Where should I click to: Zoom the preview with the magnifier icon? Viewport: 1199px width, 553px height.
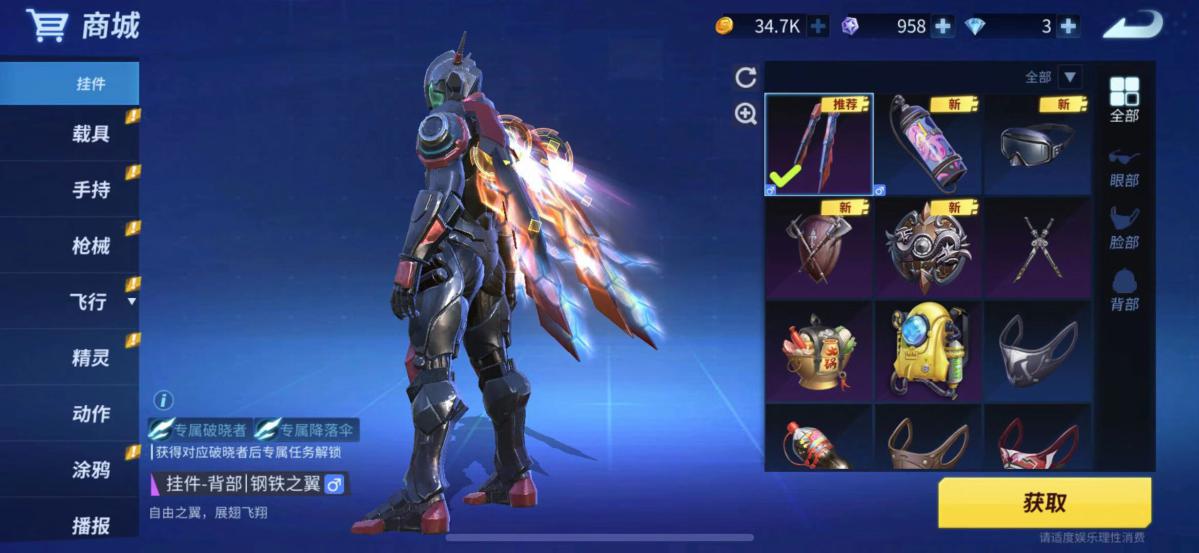click(745, 114)
